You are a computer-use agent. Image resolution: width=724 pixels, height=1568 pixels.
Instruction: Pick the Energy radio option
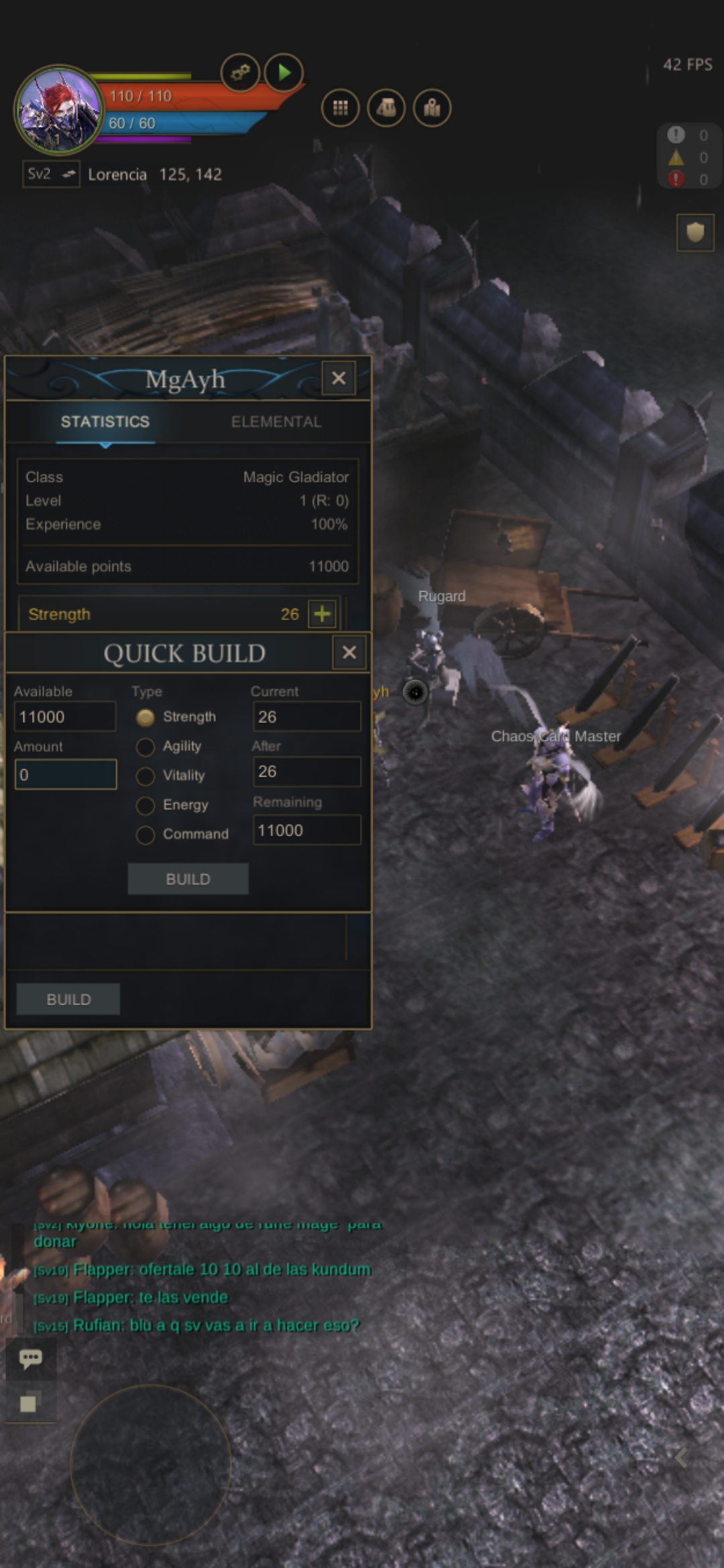click(145, 805)
